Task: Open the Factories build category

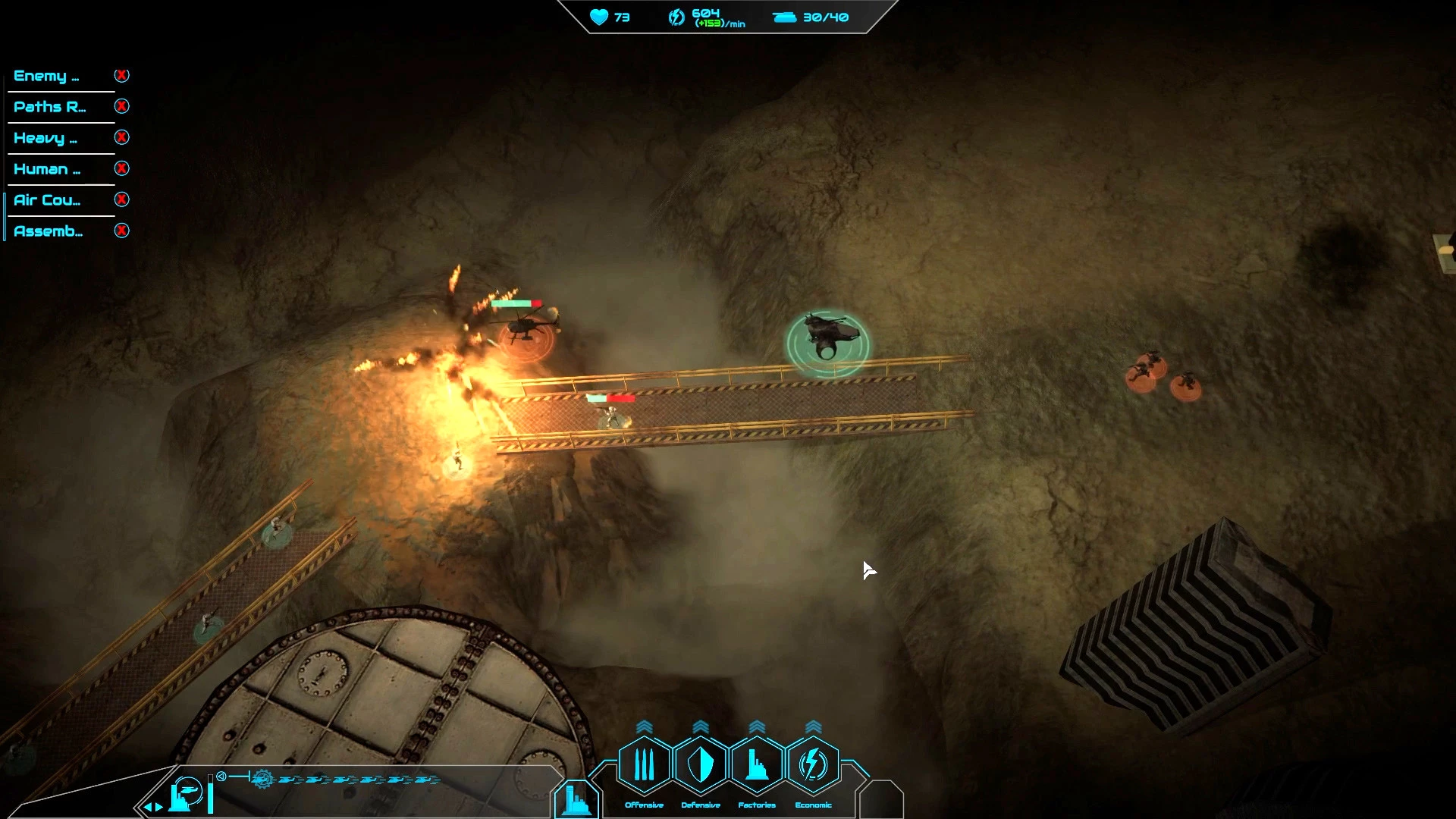Action: (756, 764)
